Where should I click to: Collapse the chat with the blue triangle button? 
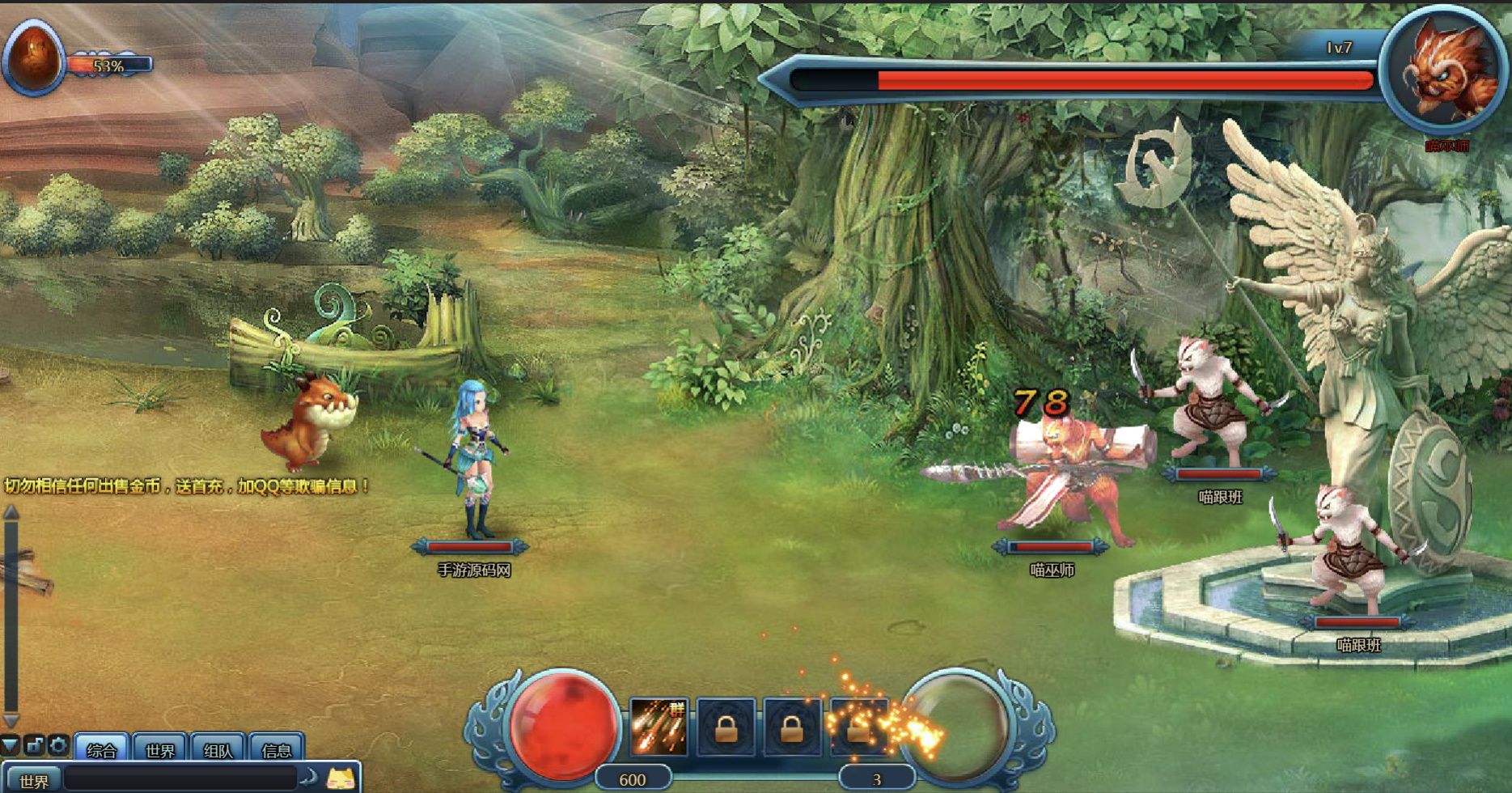tap(10, 744)
